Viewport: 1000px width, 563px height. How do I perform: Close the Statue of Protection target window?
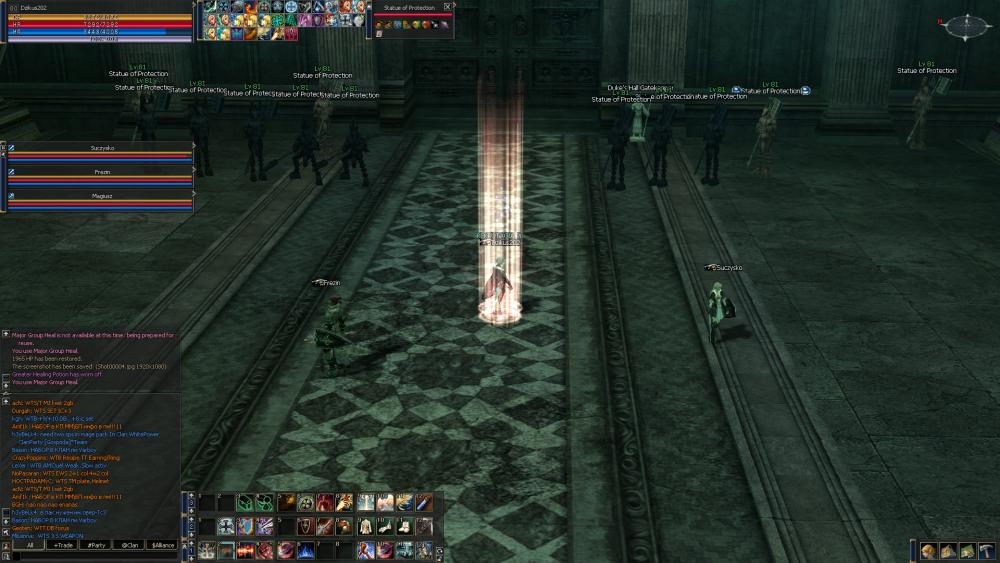coord(447,6)
